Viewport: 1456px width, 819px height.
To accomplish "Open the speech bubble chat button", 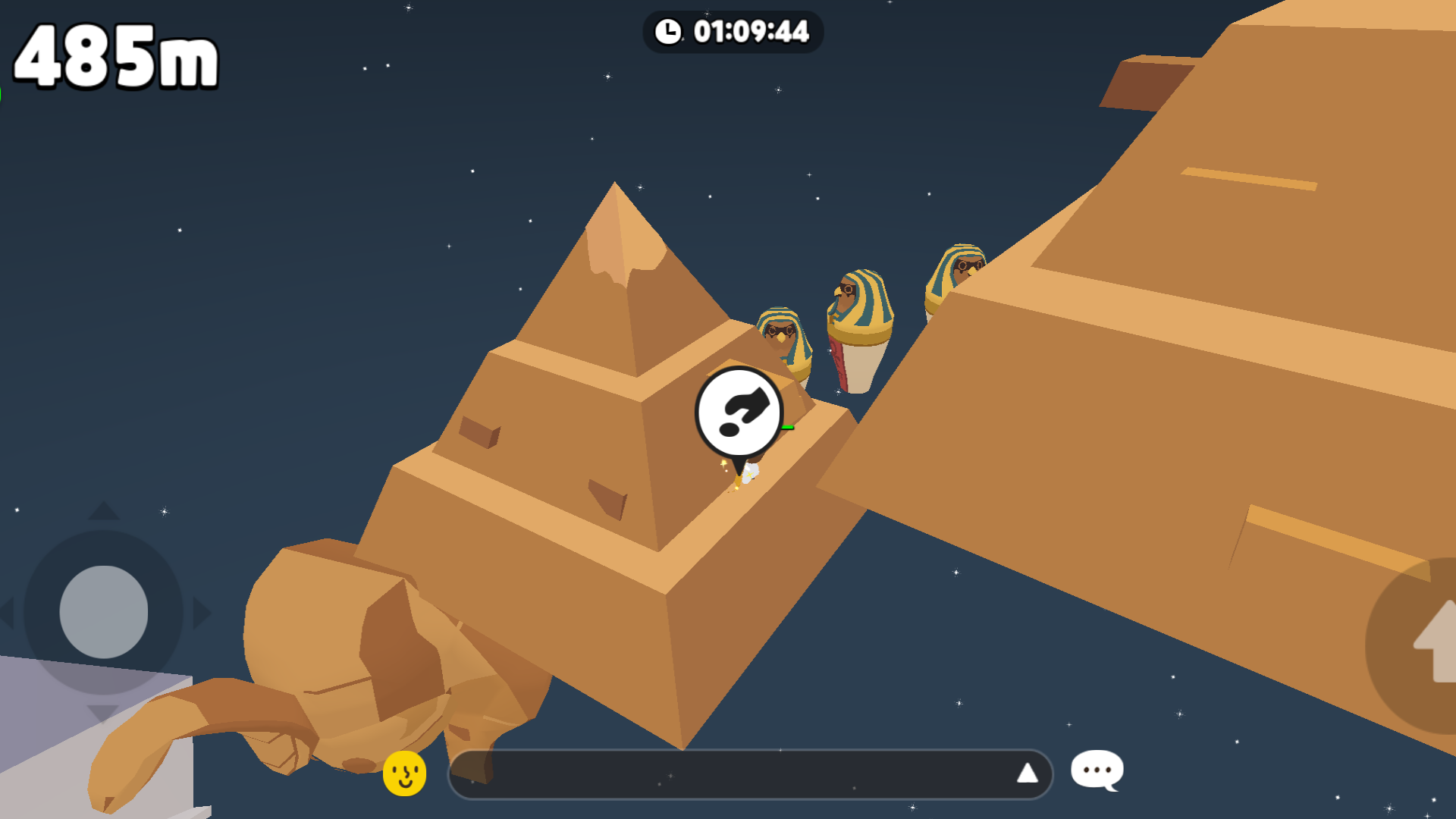I will [1097, 770].
